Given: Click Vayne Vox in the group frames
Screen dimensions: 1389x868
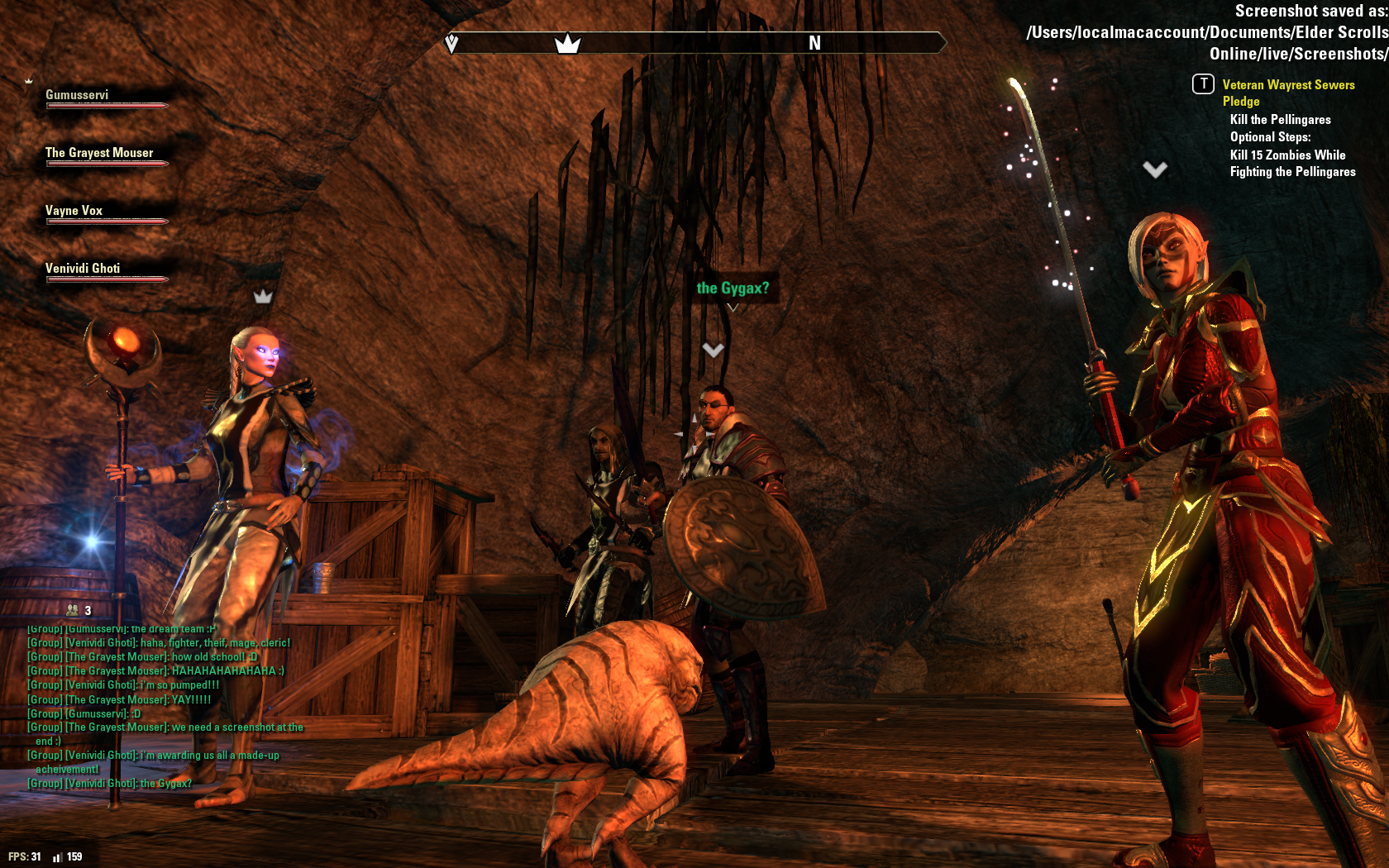Looking at the screenshot, I should click(74, 212).
